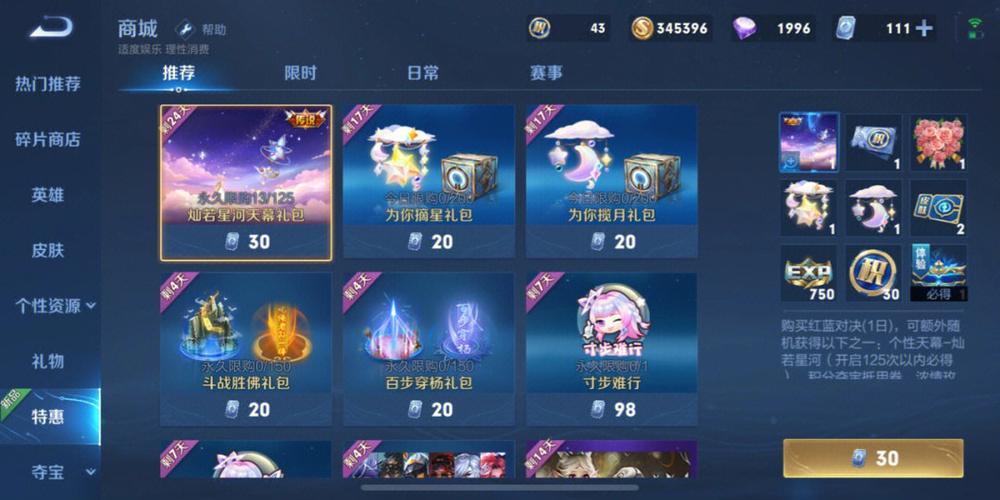Buy the selected bundle for 30
This screenshot has width=1000, height=500.
[873, 458]
